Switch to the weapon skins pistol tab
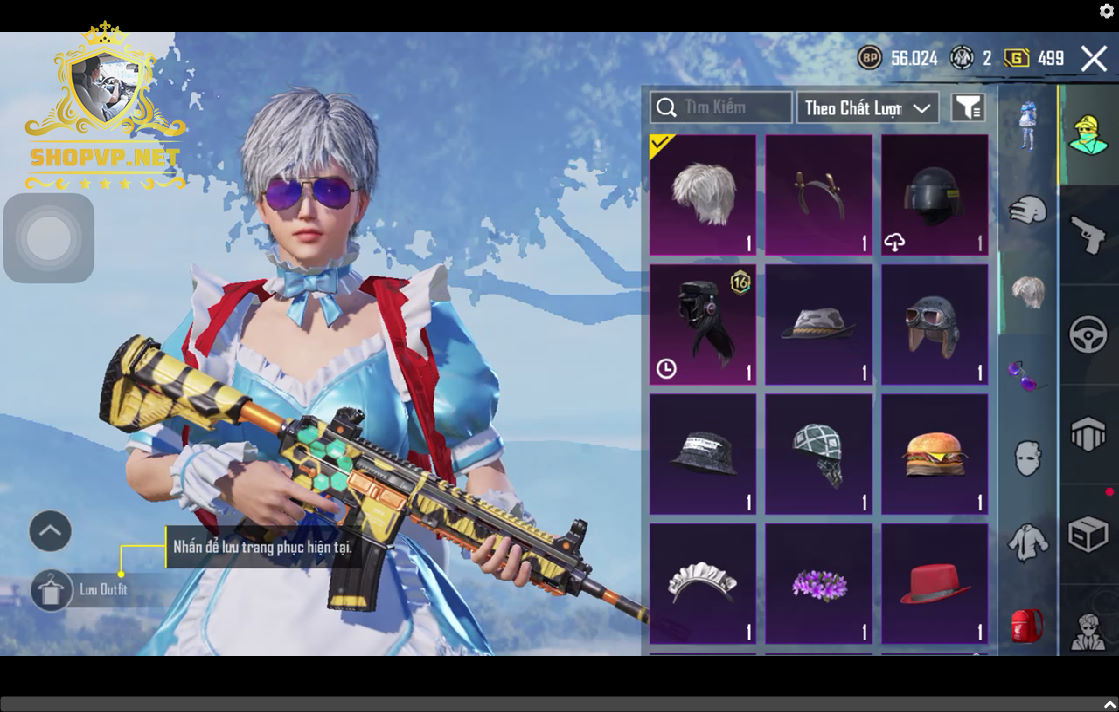 (1088, 235)
